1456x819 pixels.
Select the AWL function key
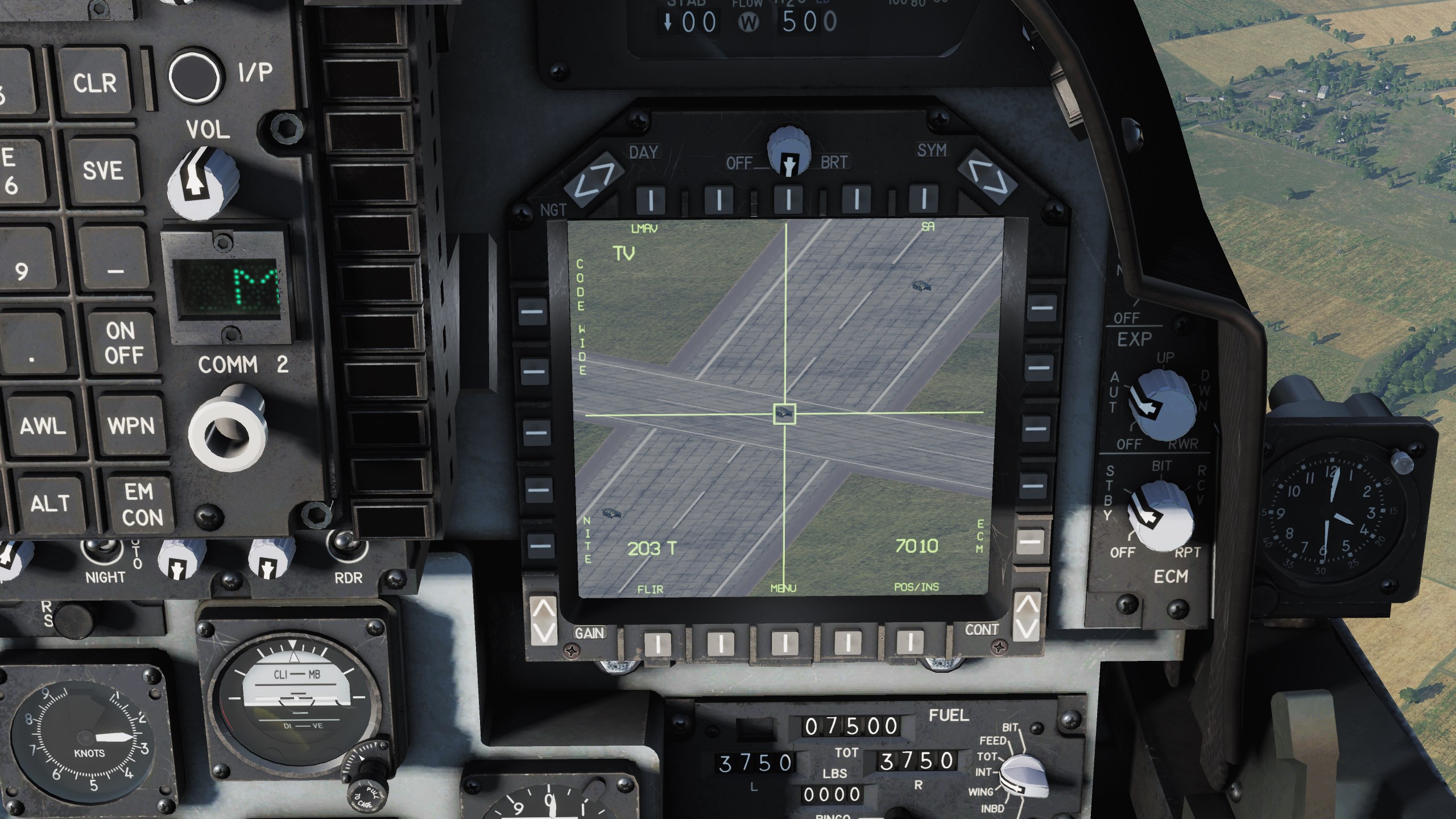43,425
